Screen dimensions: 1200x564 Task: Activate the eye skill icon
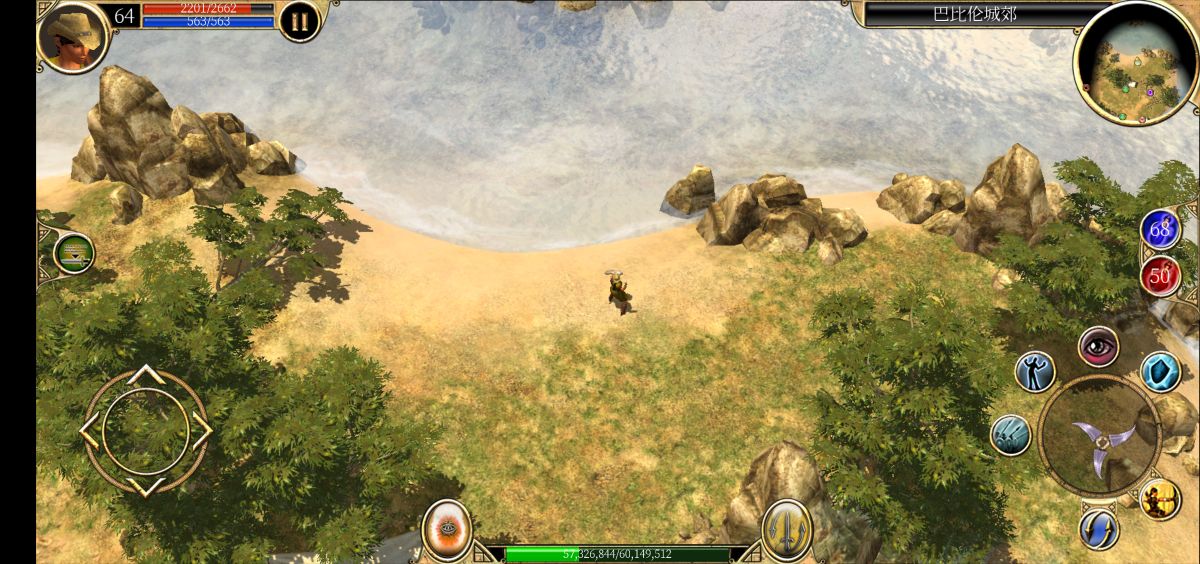click(1098, 346)
